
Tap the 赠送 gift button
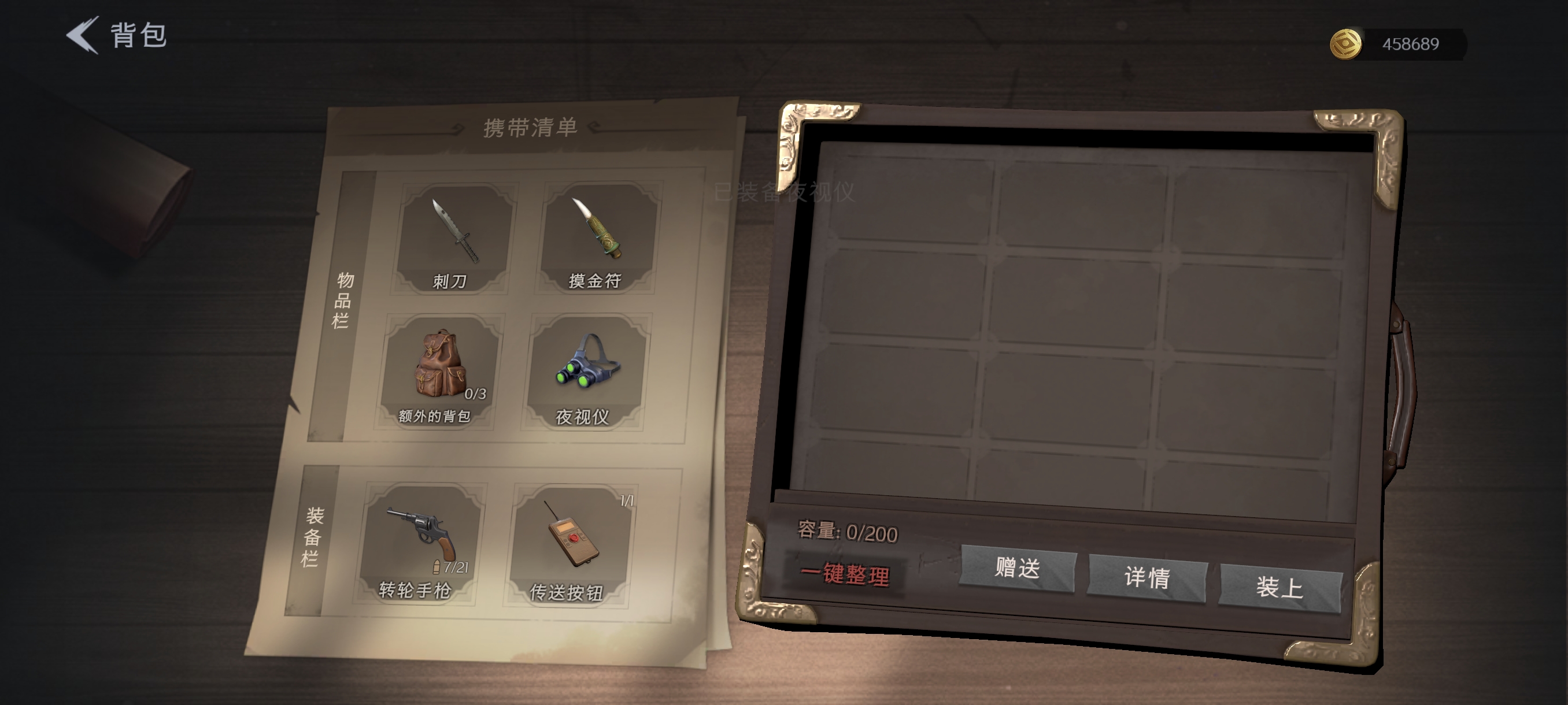point(1017,569)
